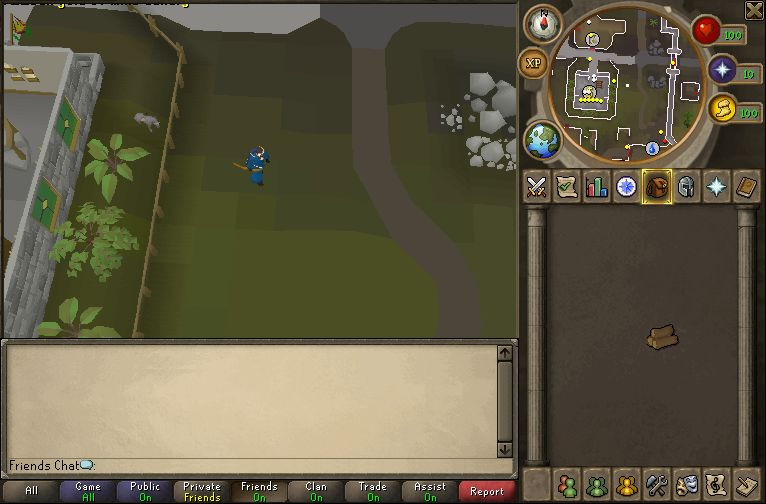Open the world map globe
The width and height of the screenshot is (766, 504).
coord(543,140)
